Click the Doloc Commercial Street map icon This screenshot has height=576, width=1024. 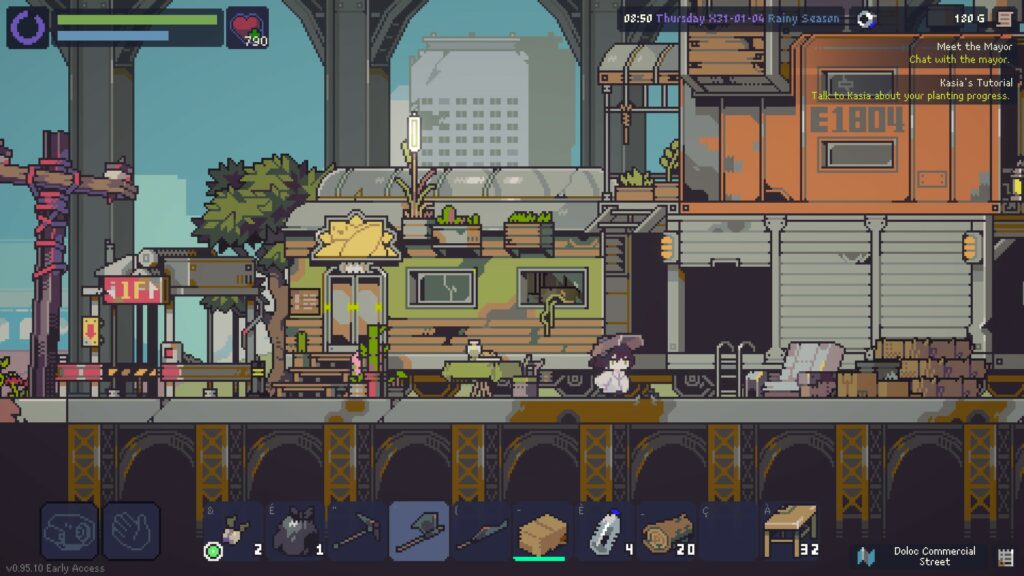point(867,556)
